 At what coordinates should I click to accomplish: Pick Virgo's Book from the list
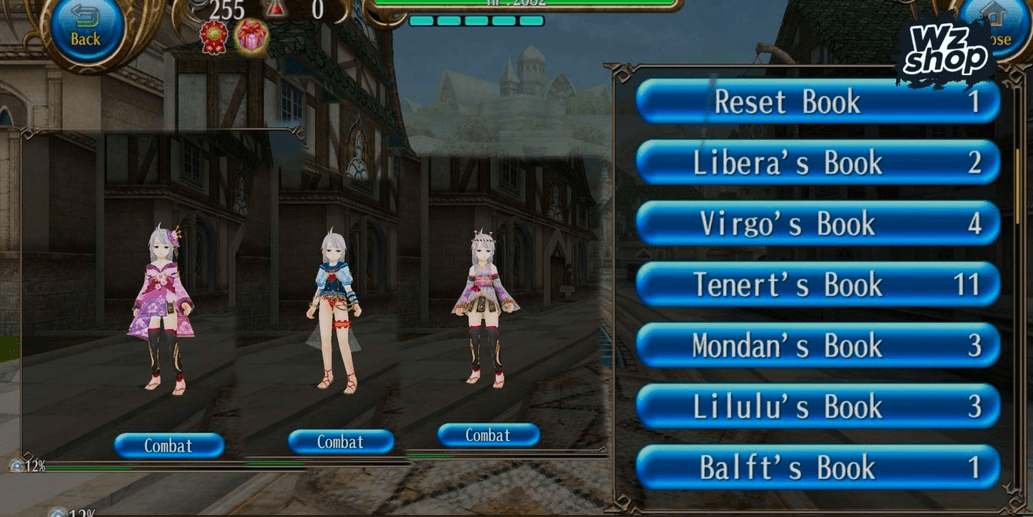click(x=817, y=224)
